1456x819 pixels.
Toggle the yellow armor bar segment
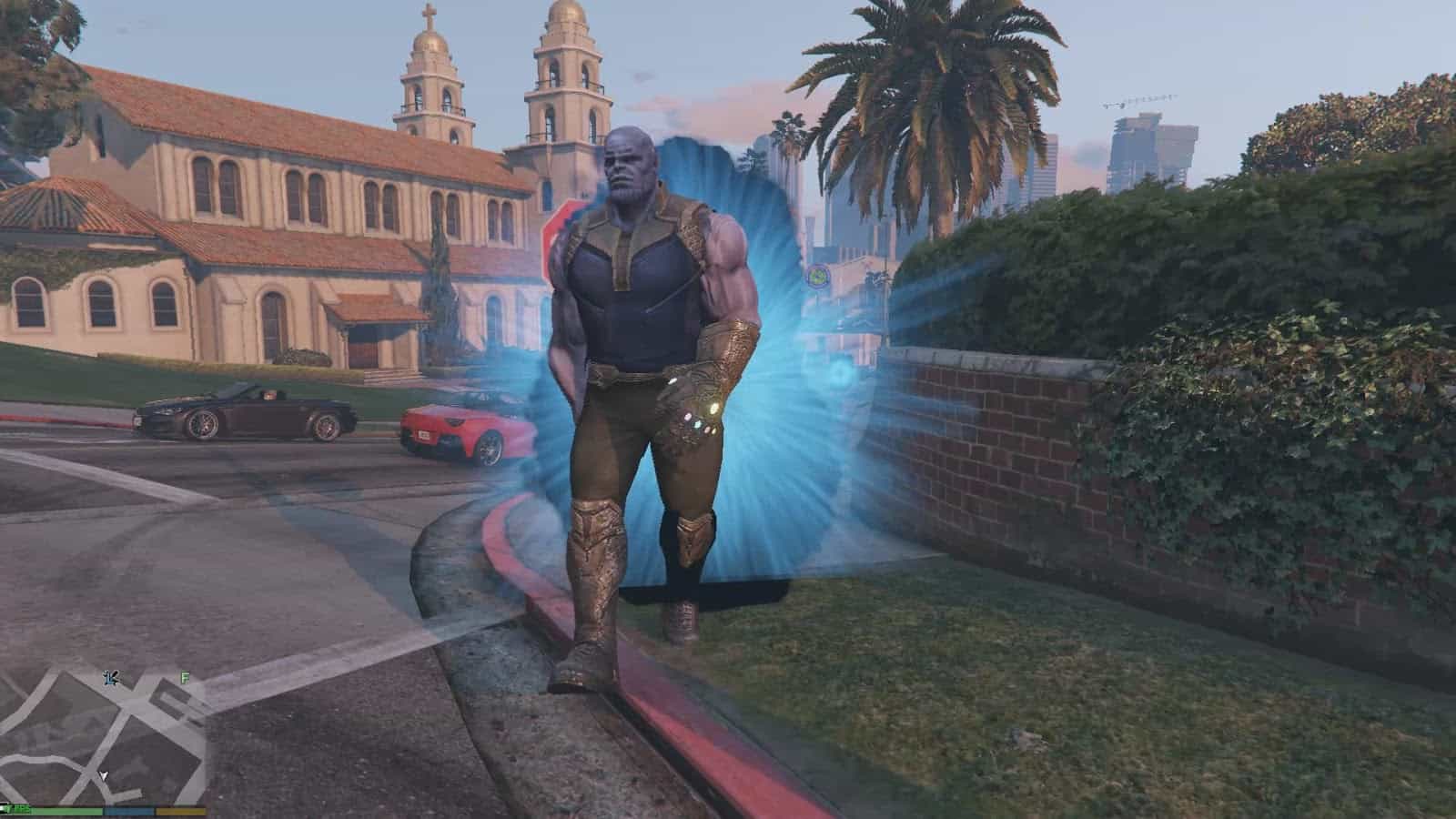pos(178,812)
